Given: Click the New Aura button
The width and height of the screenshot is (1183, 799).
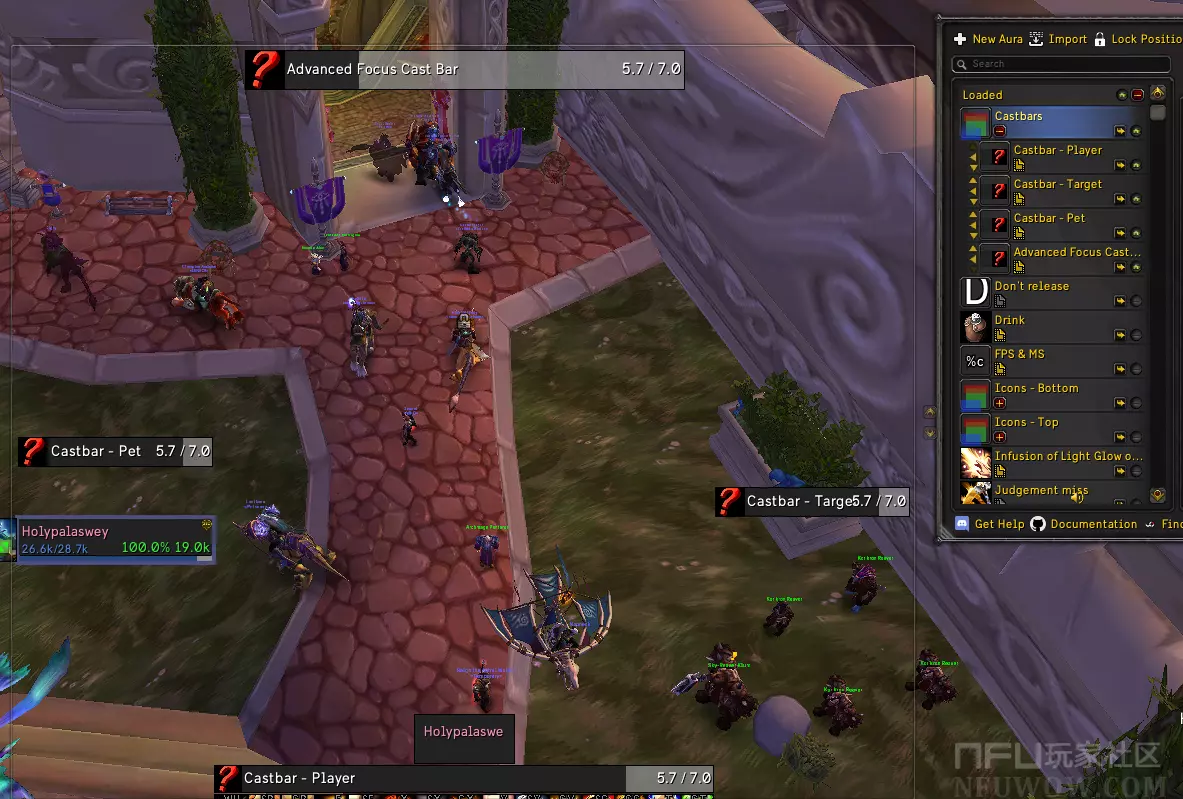Looking at the screenshot, I should (988, 39).
